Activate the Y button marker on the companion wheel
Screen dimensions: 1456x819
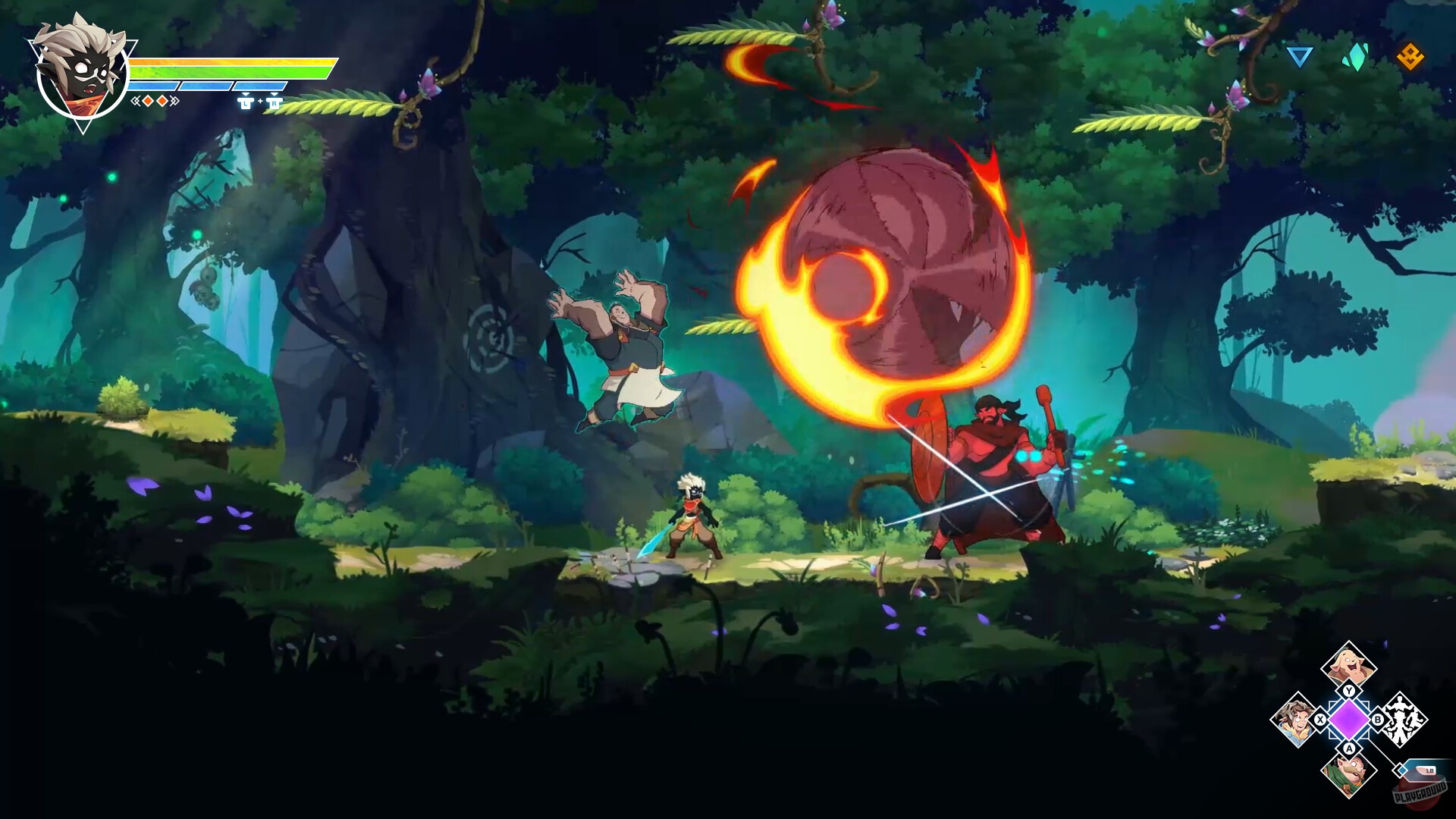click(1348, 691)
